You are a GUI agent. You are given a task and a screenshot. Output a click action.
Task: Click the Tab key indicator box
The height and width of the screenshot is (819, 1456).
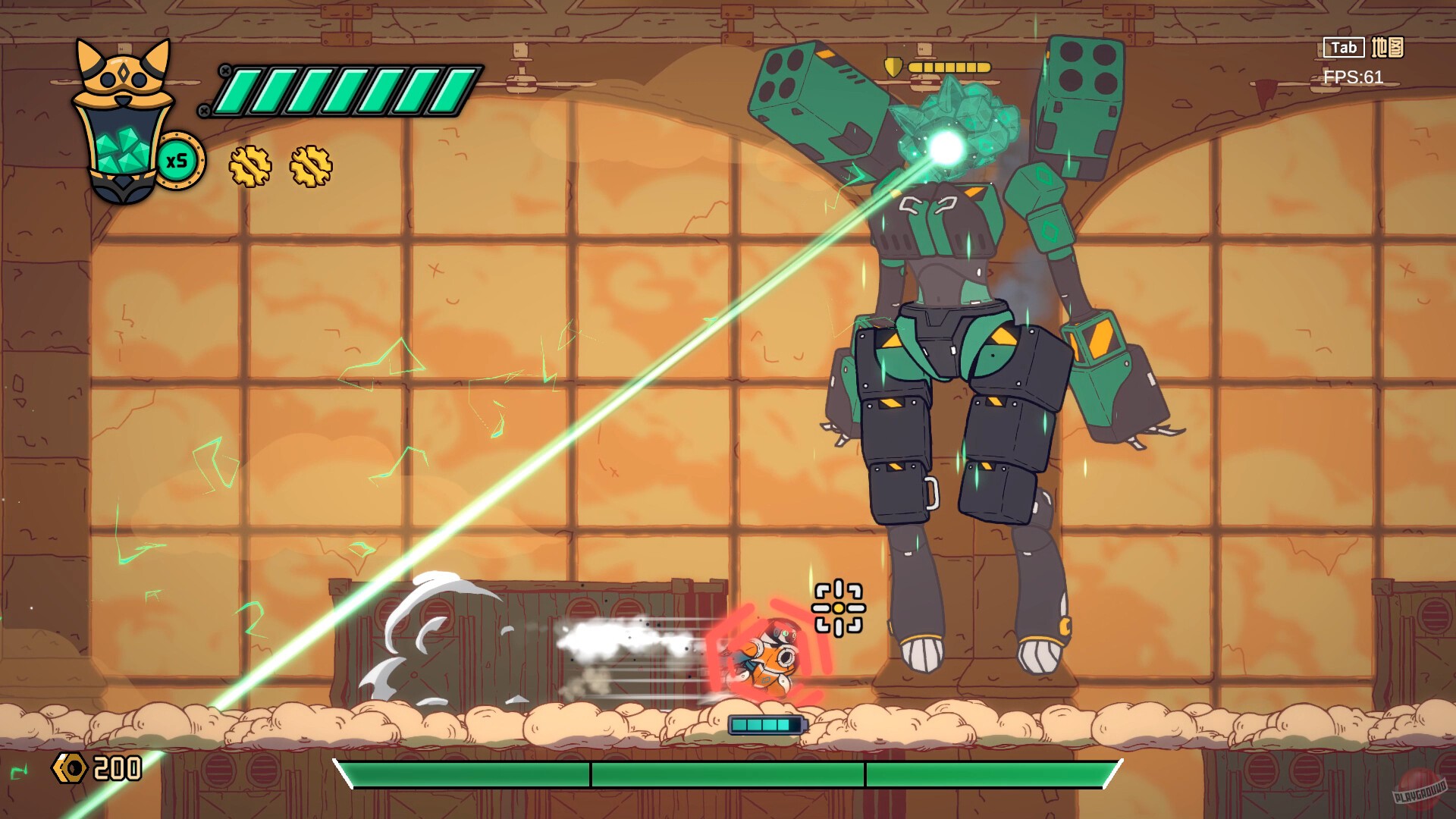click(x=1344, y=48)
